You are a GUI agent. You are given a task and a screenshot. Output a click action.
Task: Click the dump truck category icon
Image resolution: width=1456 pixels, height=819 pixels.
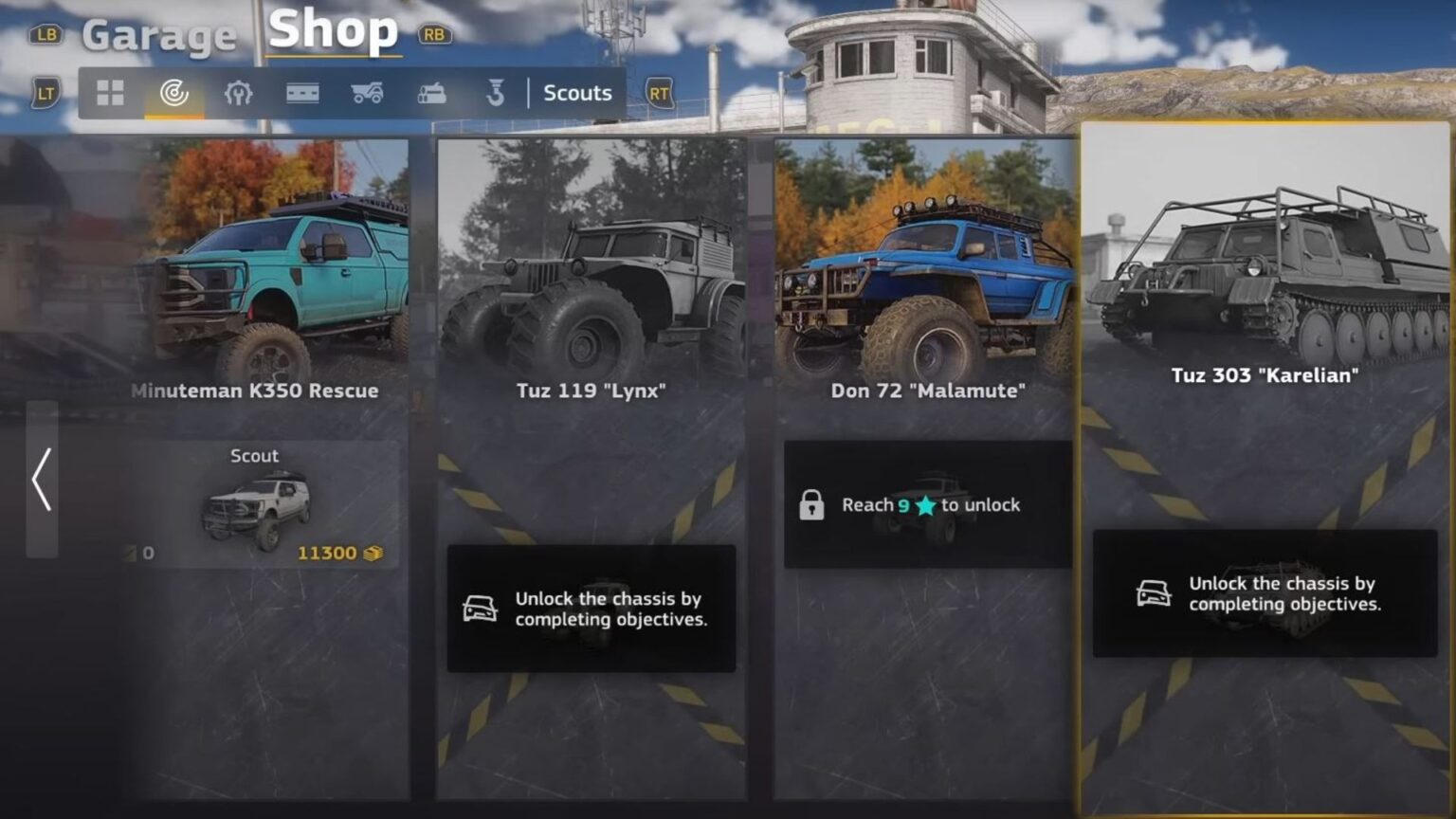click(369, 92)
